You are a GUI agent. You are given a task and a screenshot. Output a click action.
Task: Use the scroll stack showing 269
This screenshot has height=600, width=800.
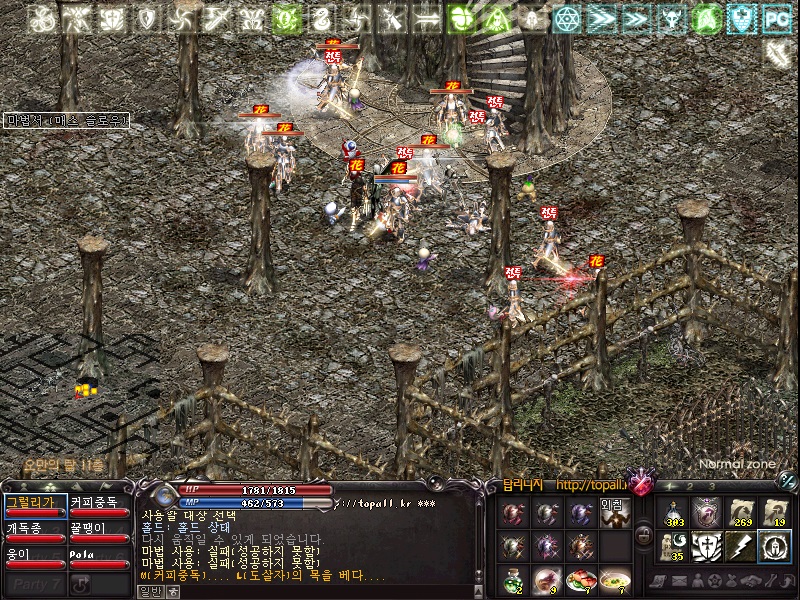click(x=740, y=513)
